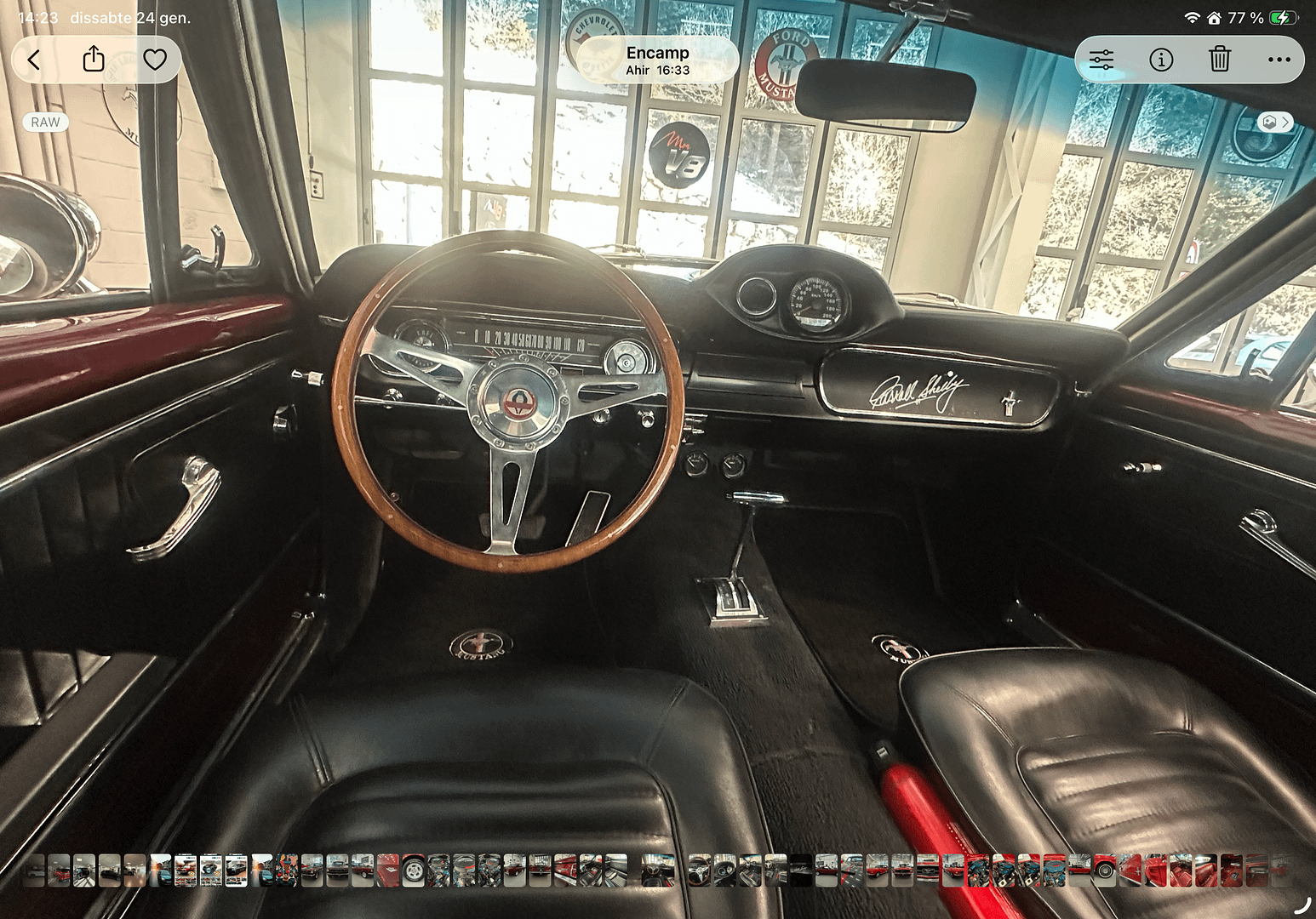Image resolution: width=1316 pixels, height=919 pixels.
Task: Mark the photo as favorite with the heart
Action: (x=154, y=60)
